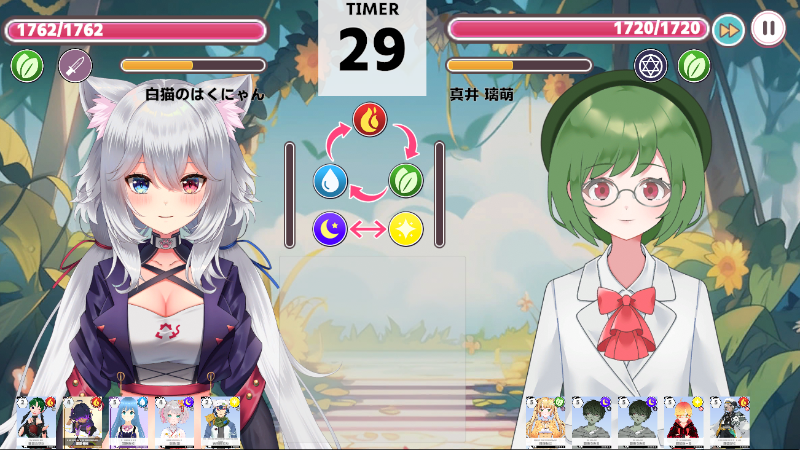This screenshot has height=450, width=800.
Task: Choose the purple-haired fire card in your hand
Action: pos(82,421)
